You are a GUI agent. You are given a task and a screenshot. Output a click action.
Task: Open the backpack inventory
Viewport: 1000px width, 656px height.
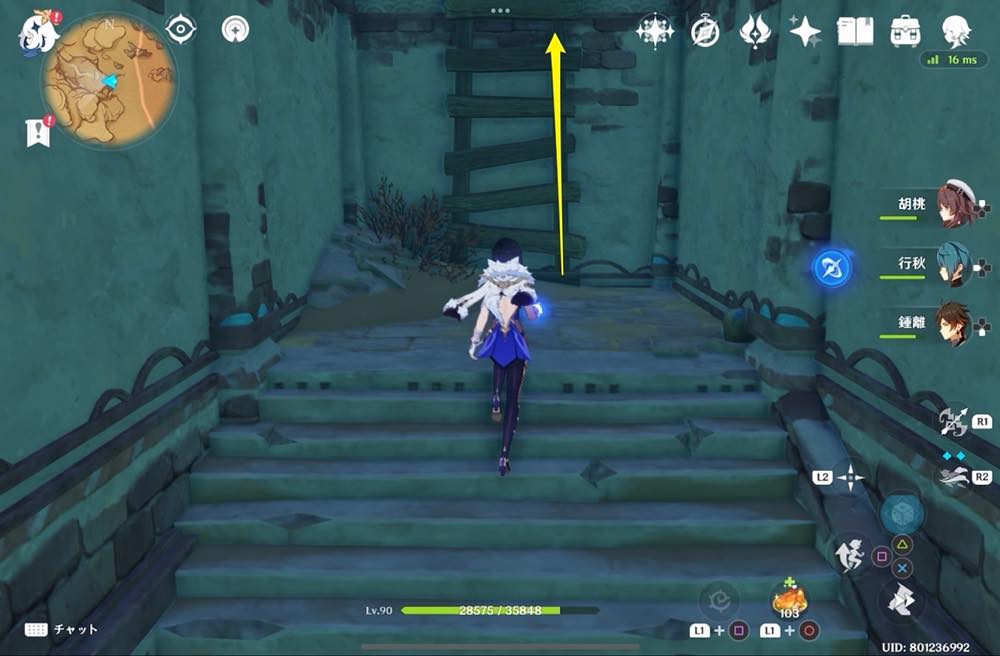pyautogui.click(x=906, y=31)
